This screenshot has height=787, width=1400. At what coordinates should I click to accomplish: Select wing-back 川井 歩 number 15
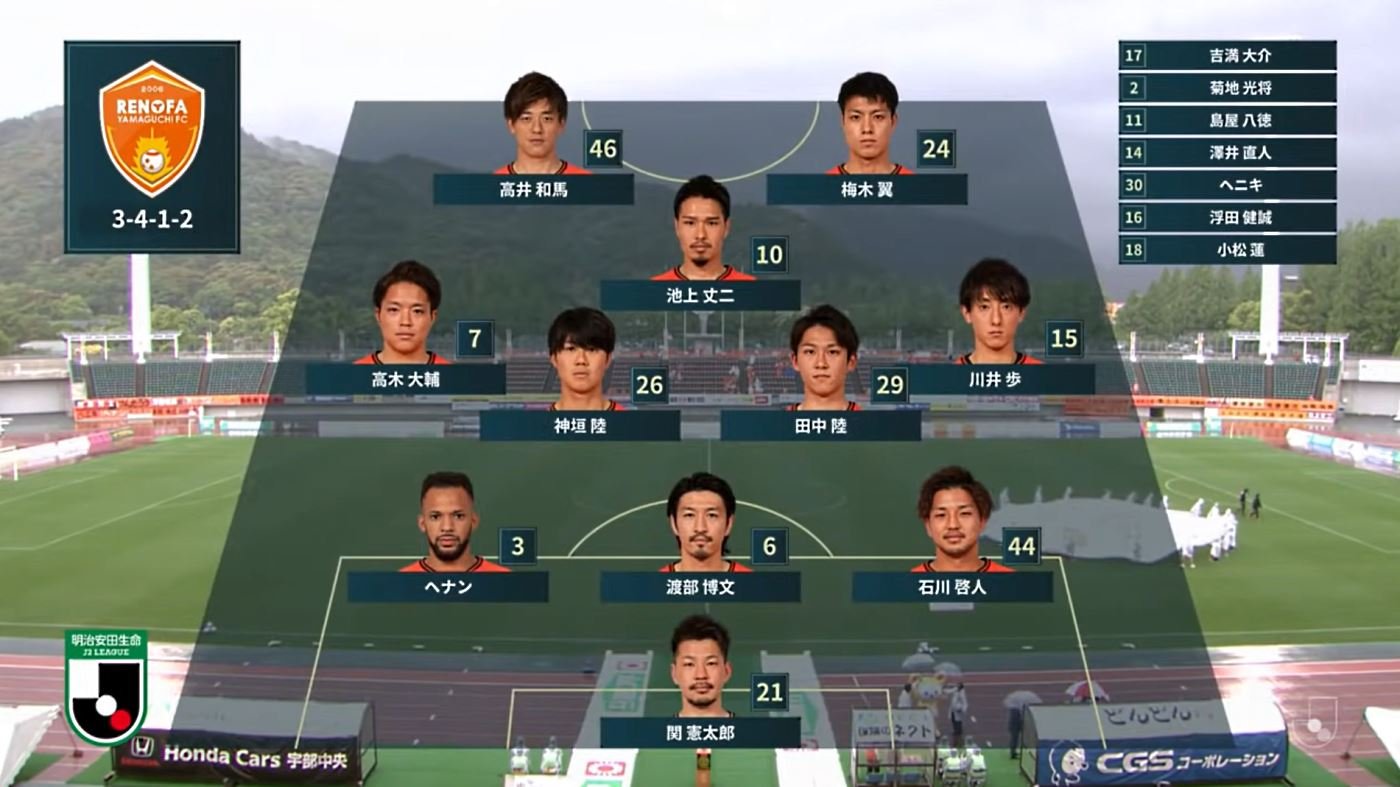pyautogui.click(x=995, y=379)
